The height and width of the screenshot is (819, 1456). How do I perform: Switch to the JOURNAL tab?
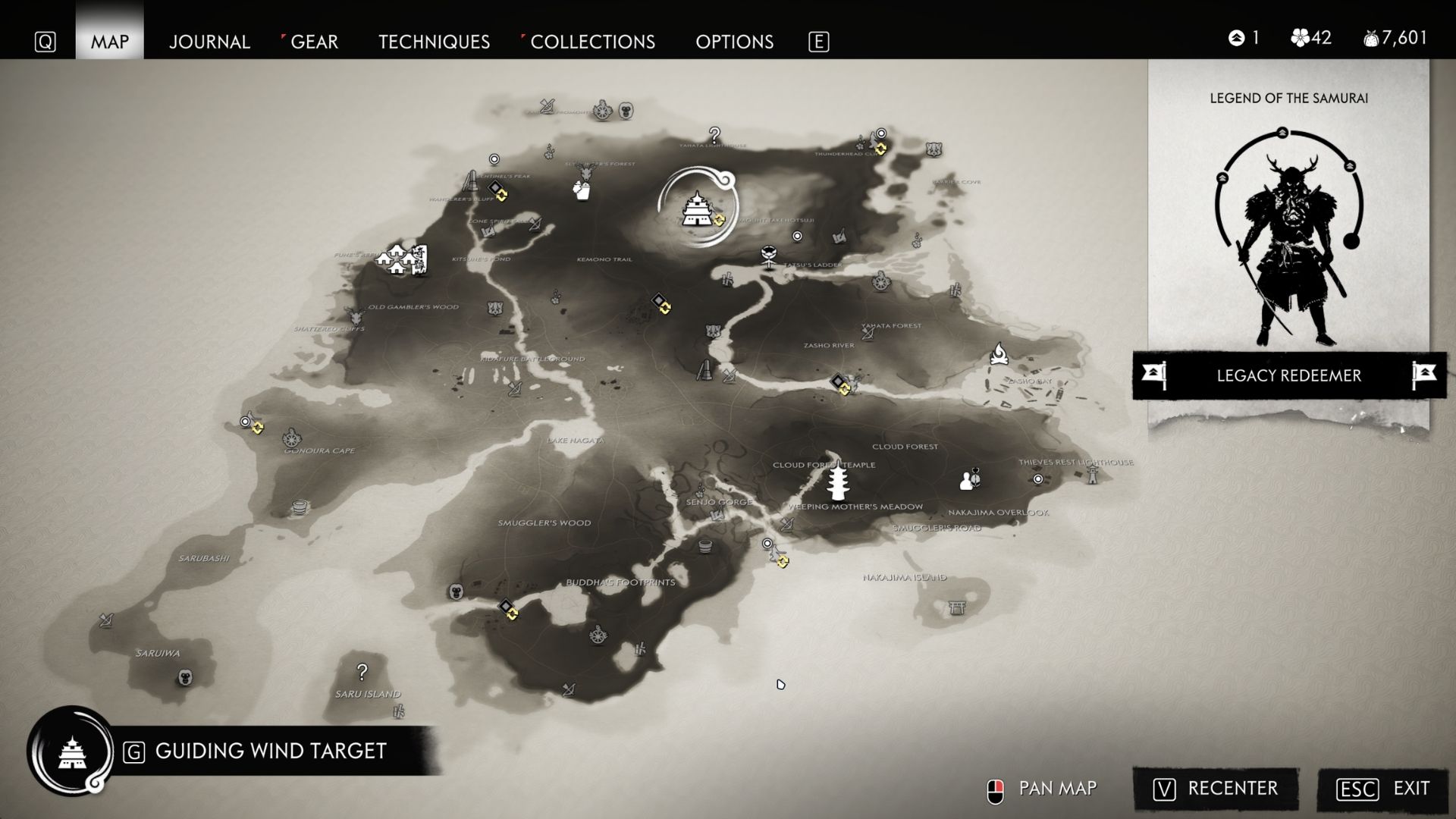(x=210, y=42)
